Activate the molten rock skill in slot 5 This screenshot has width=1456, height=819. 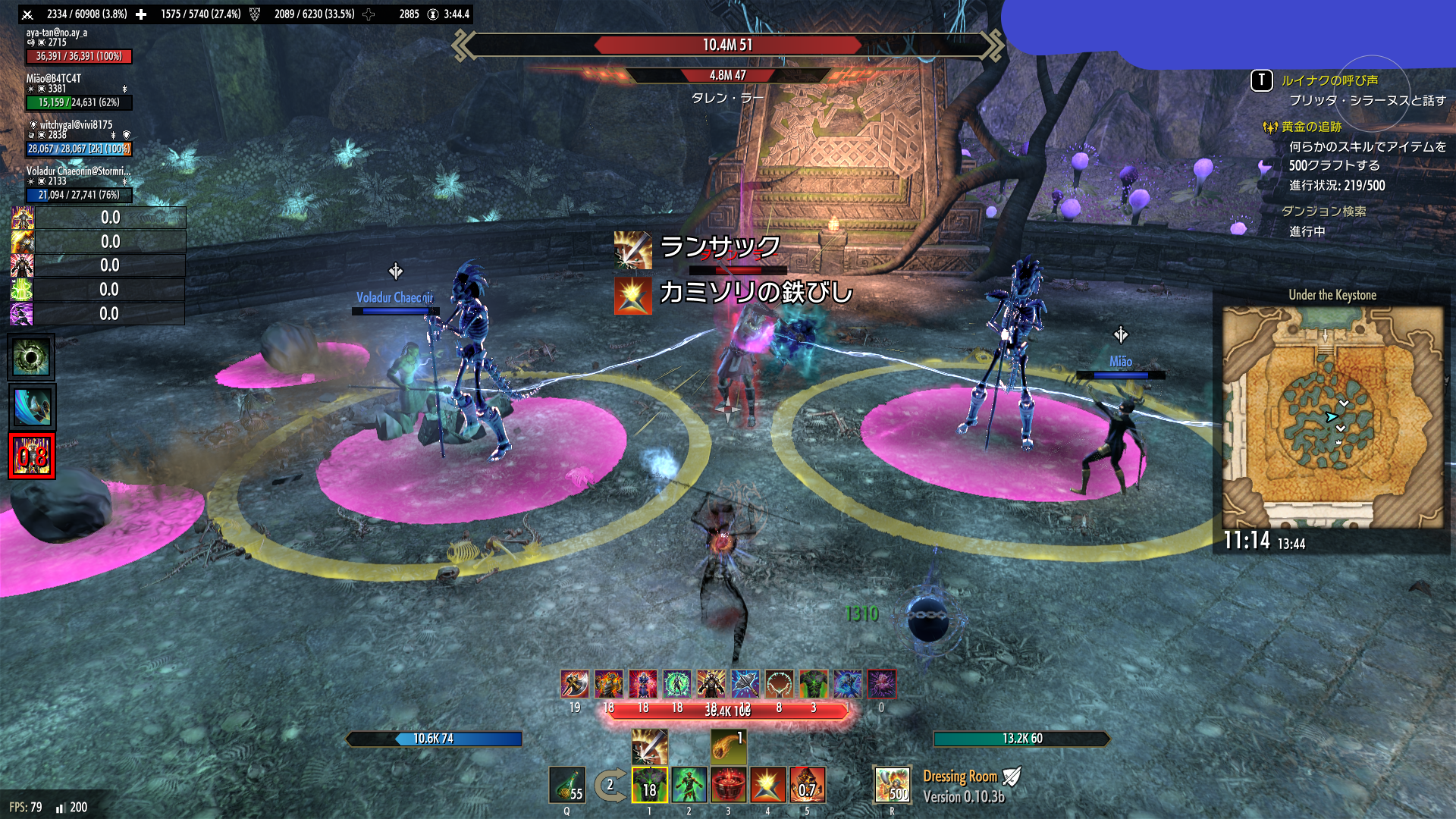(807, 785)
